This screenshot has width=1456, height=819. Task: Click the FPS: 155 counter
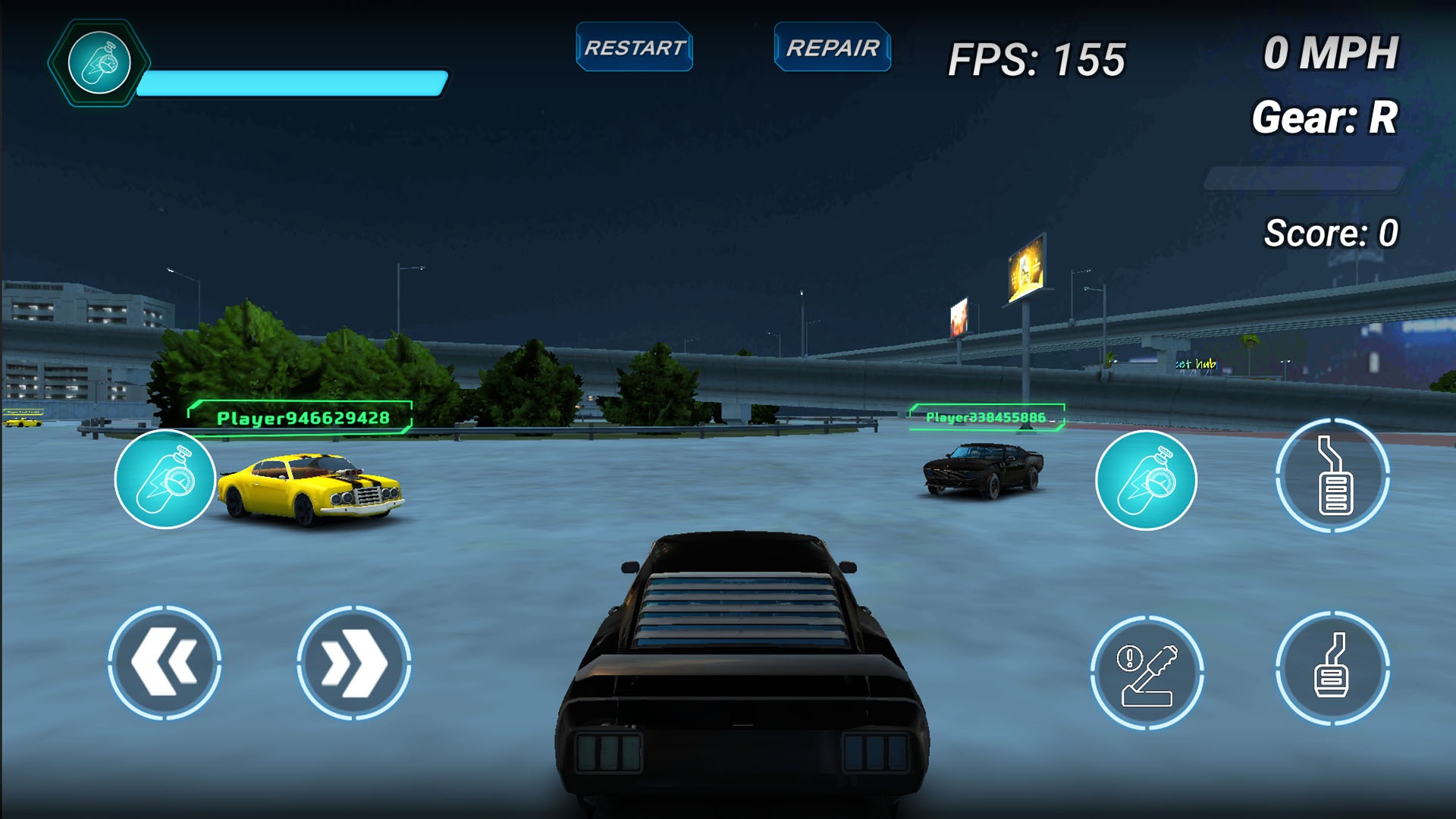[x=1037, y=54]
